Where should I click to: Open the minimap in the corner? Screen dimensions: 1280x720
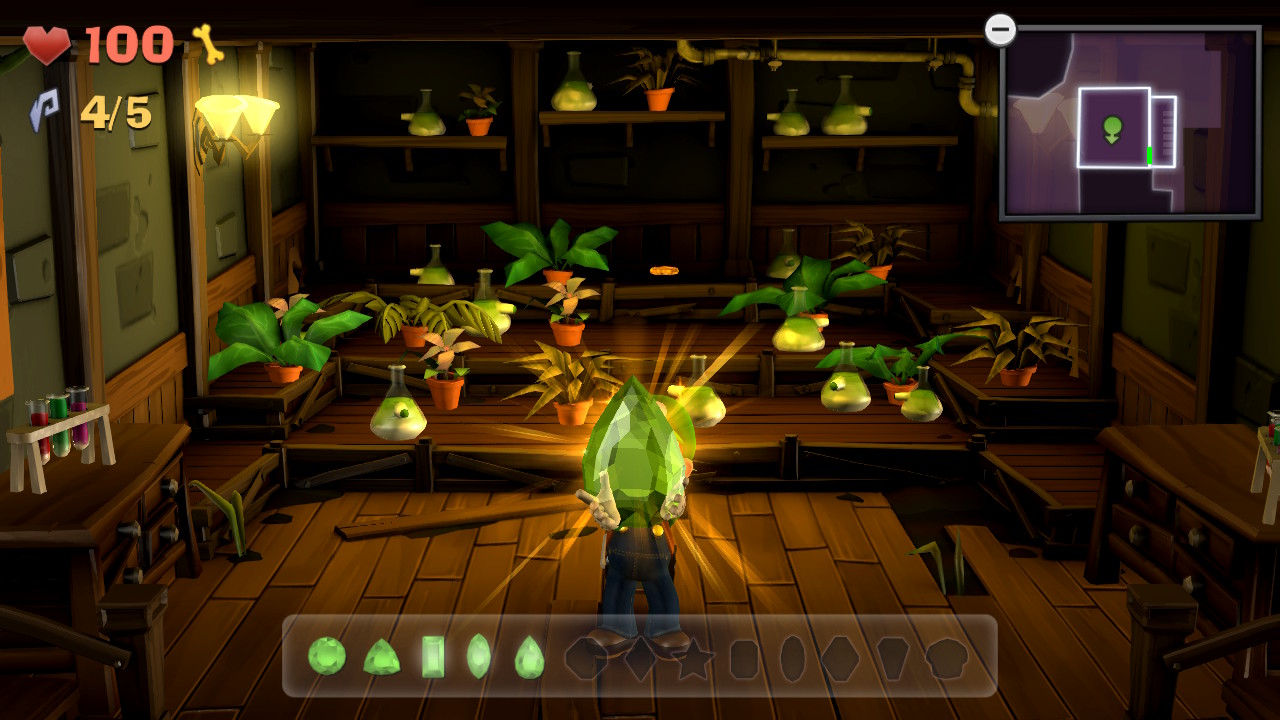point(1130,123)
